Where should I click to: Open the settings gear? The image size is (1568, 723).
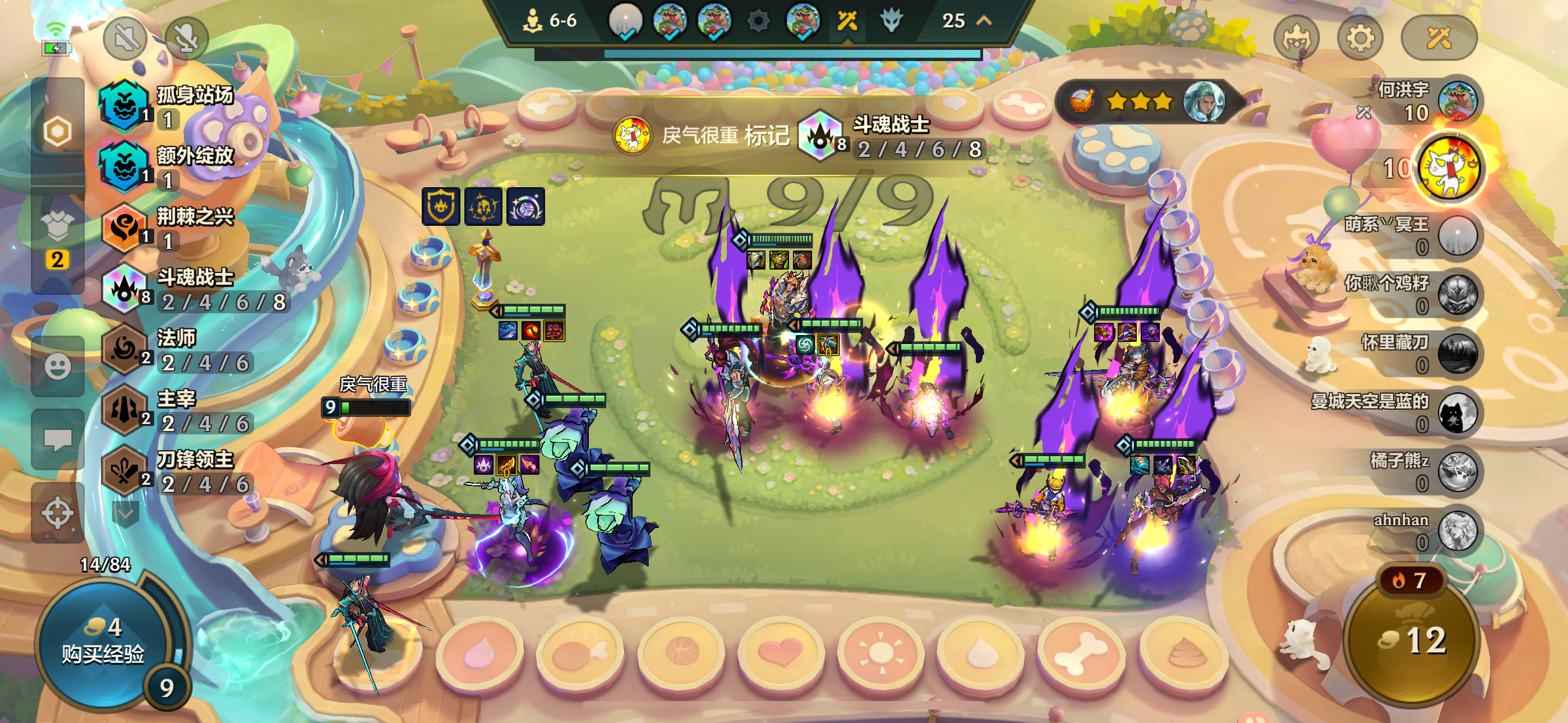1359,39
